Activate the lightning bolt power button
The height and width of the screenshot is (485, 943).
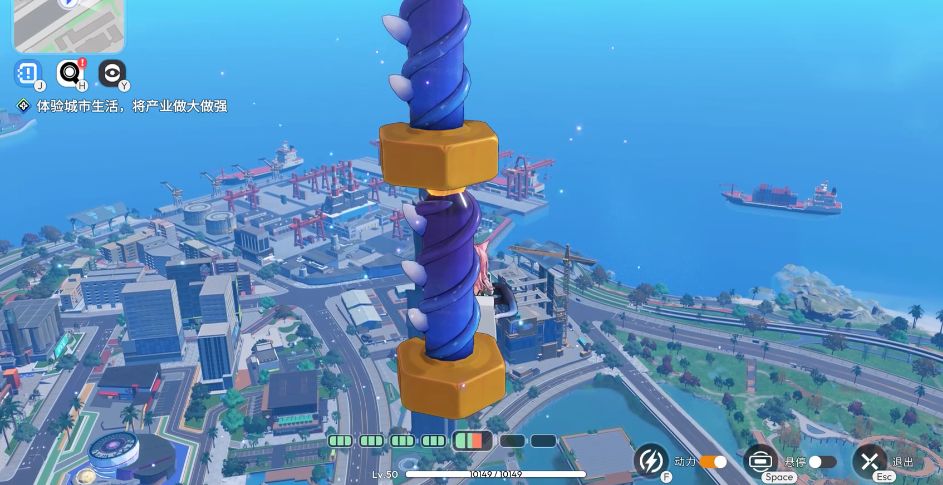tap(651, 461)
